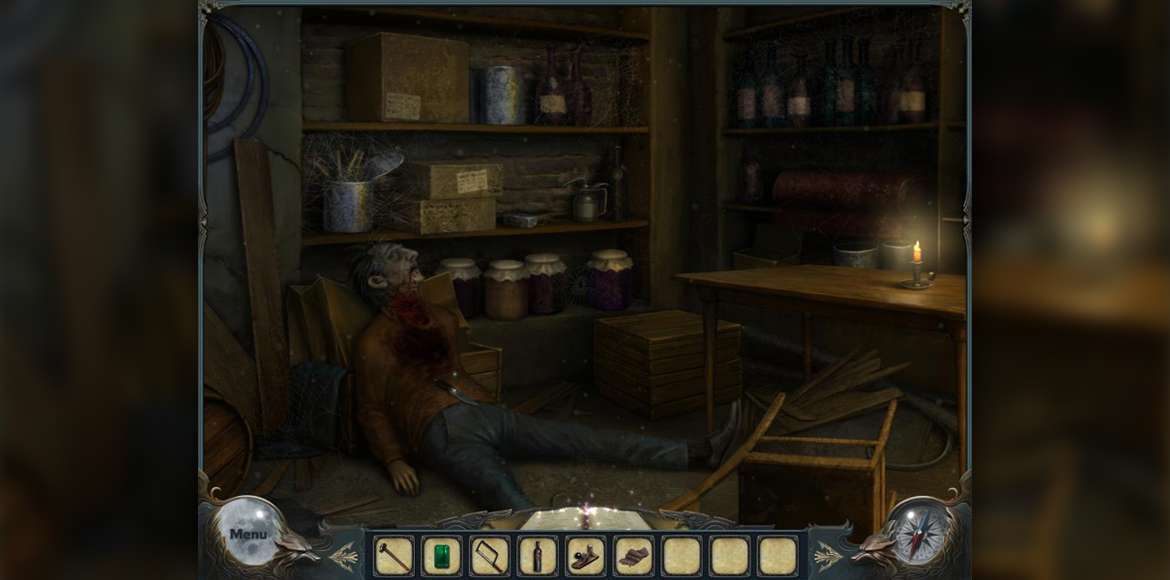Select the brown cloth inventory item
This screenshot has height=580, width=1170.
click(x=633, y=556)
